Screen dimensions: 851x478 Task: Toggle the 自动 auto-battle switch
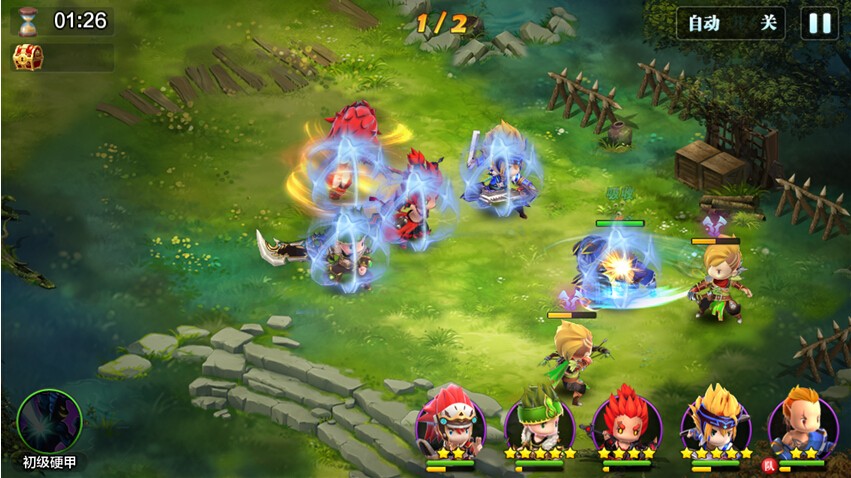731,23
